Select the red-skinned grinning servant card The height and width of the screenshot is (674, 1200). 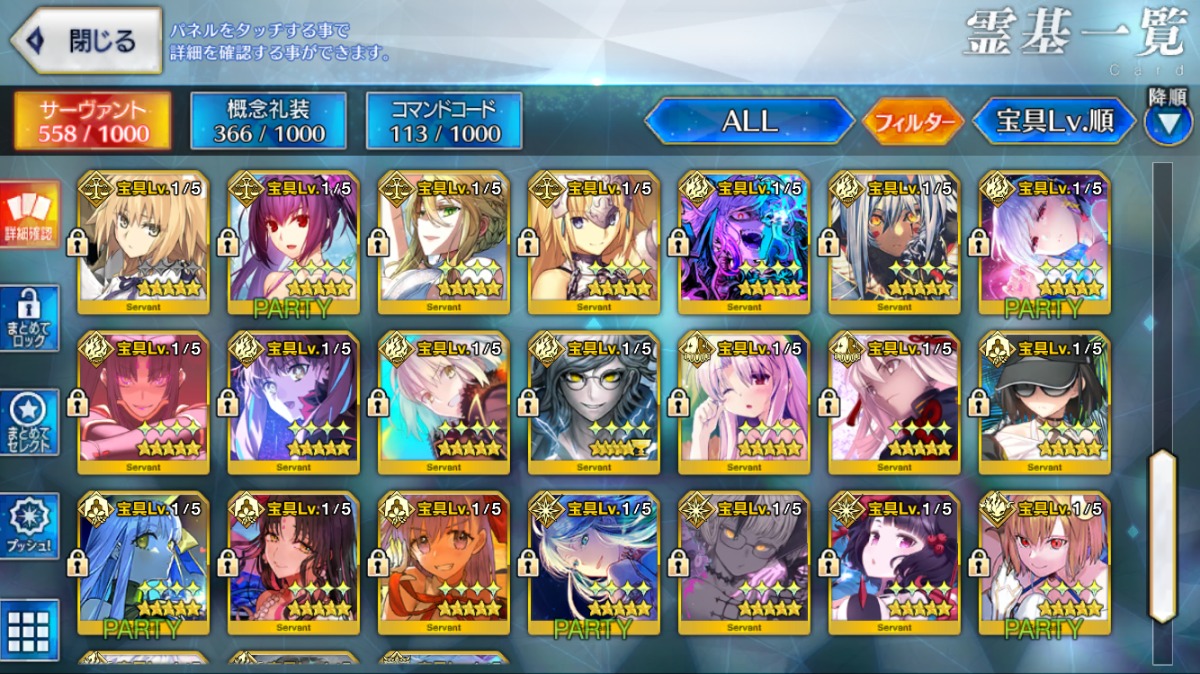point(143,402)
